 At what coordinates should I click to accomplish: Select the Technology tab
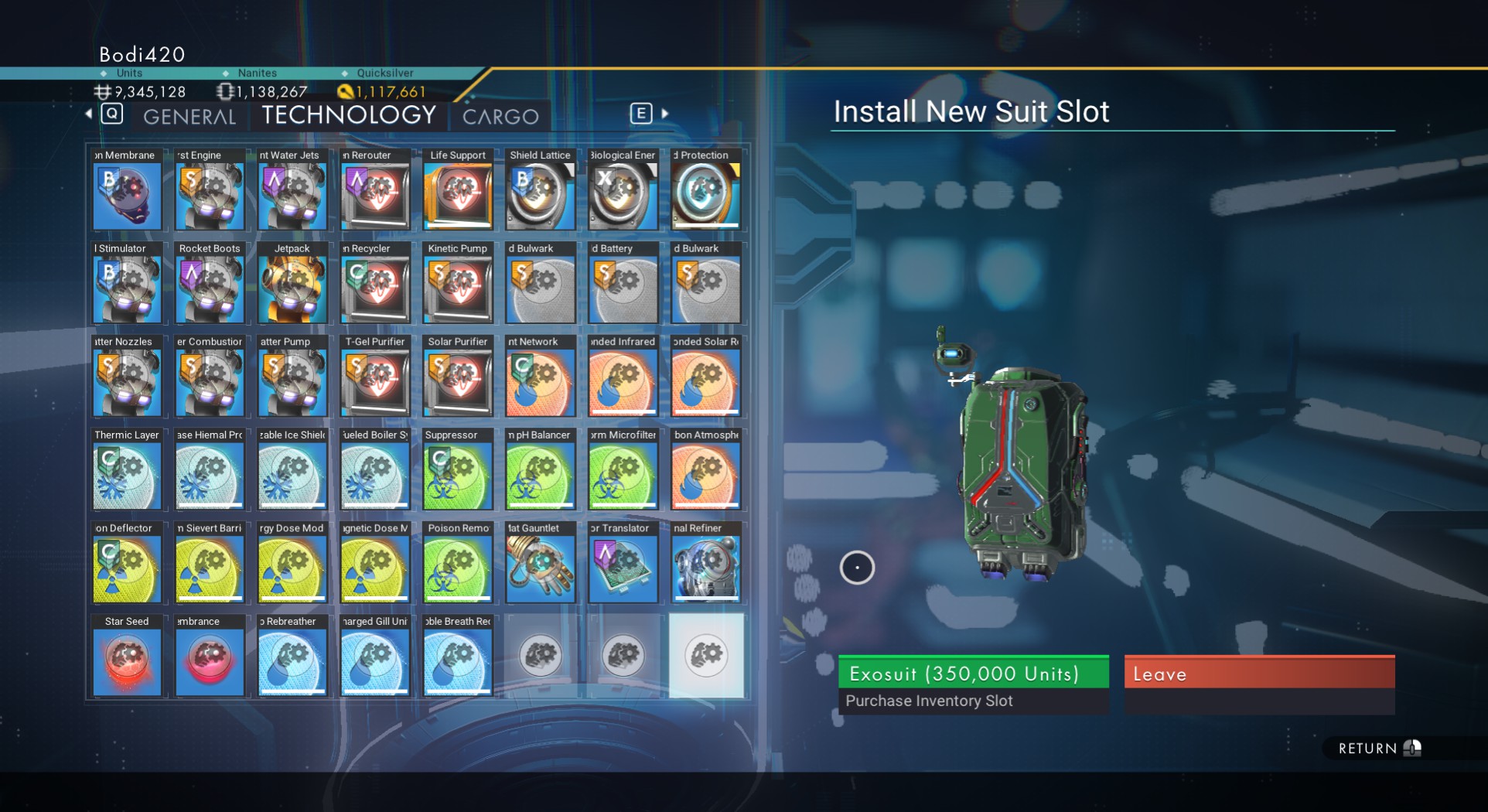pyautogui.click(x=349, y=115)
